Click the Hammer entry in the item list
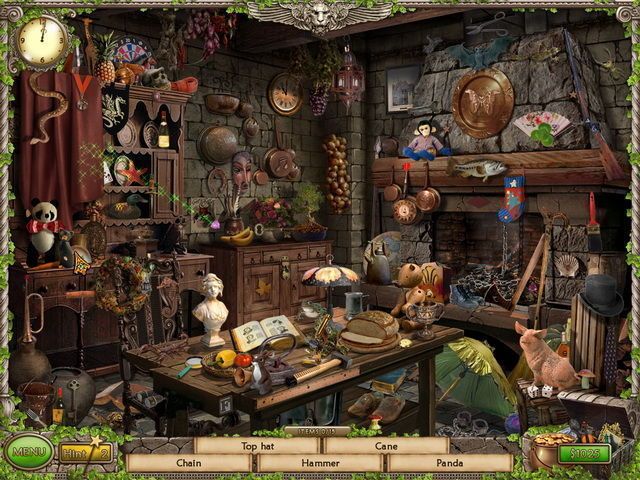 (x=320, y=464)
